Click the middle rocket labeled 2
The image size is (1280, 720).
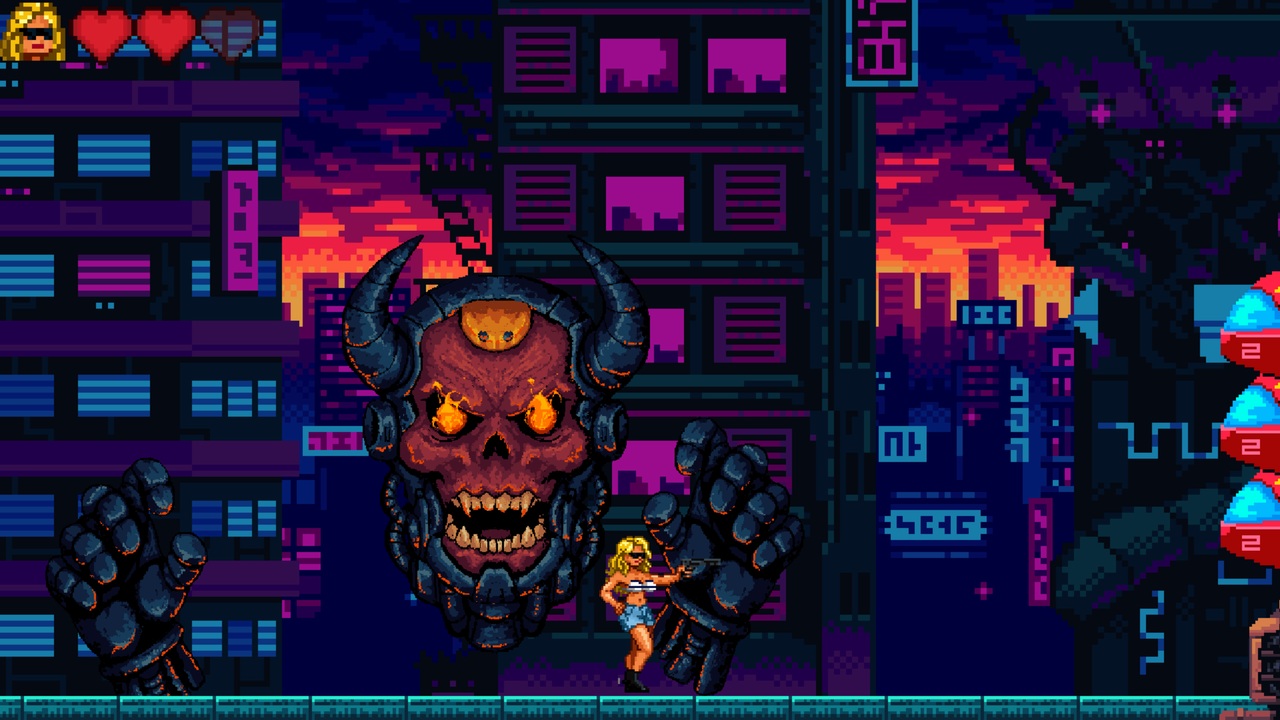(x=1249, y=445)
